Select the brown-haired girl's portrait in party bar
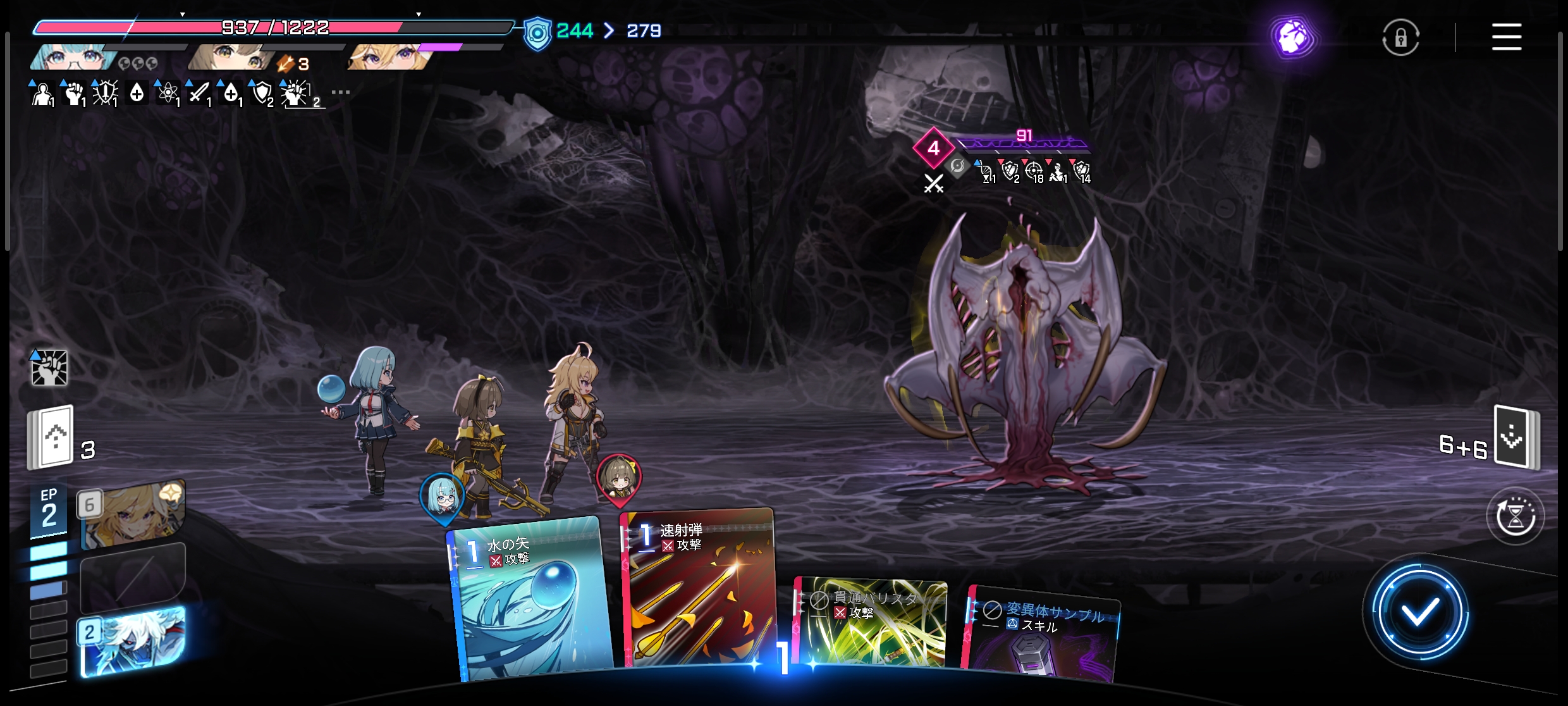 231,58
